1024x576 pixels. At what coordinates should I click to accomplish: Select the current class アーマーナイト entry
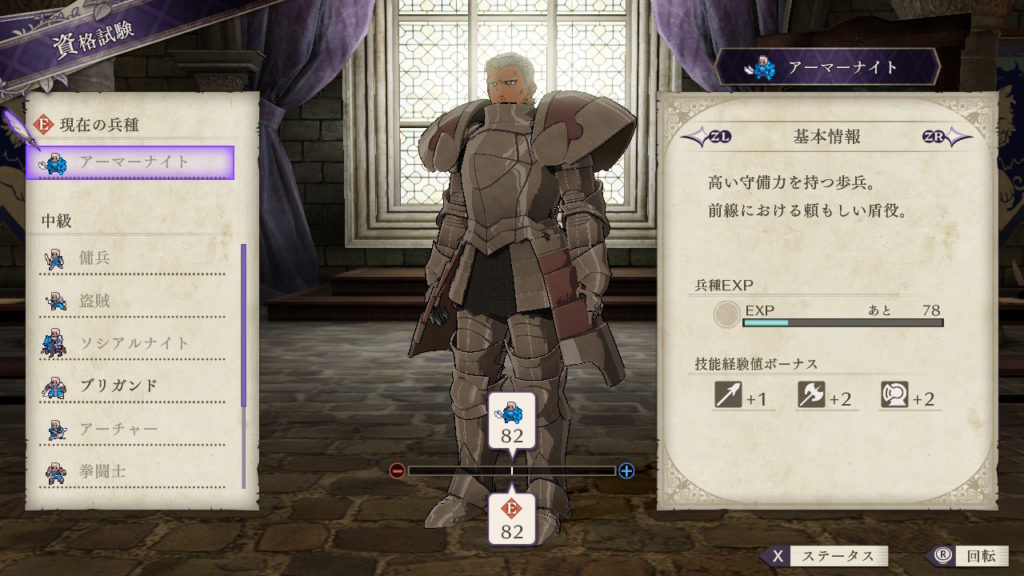131,162
